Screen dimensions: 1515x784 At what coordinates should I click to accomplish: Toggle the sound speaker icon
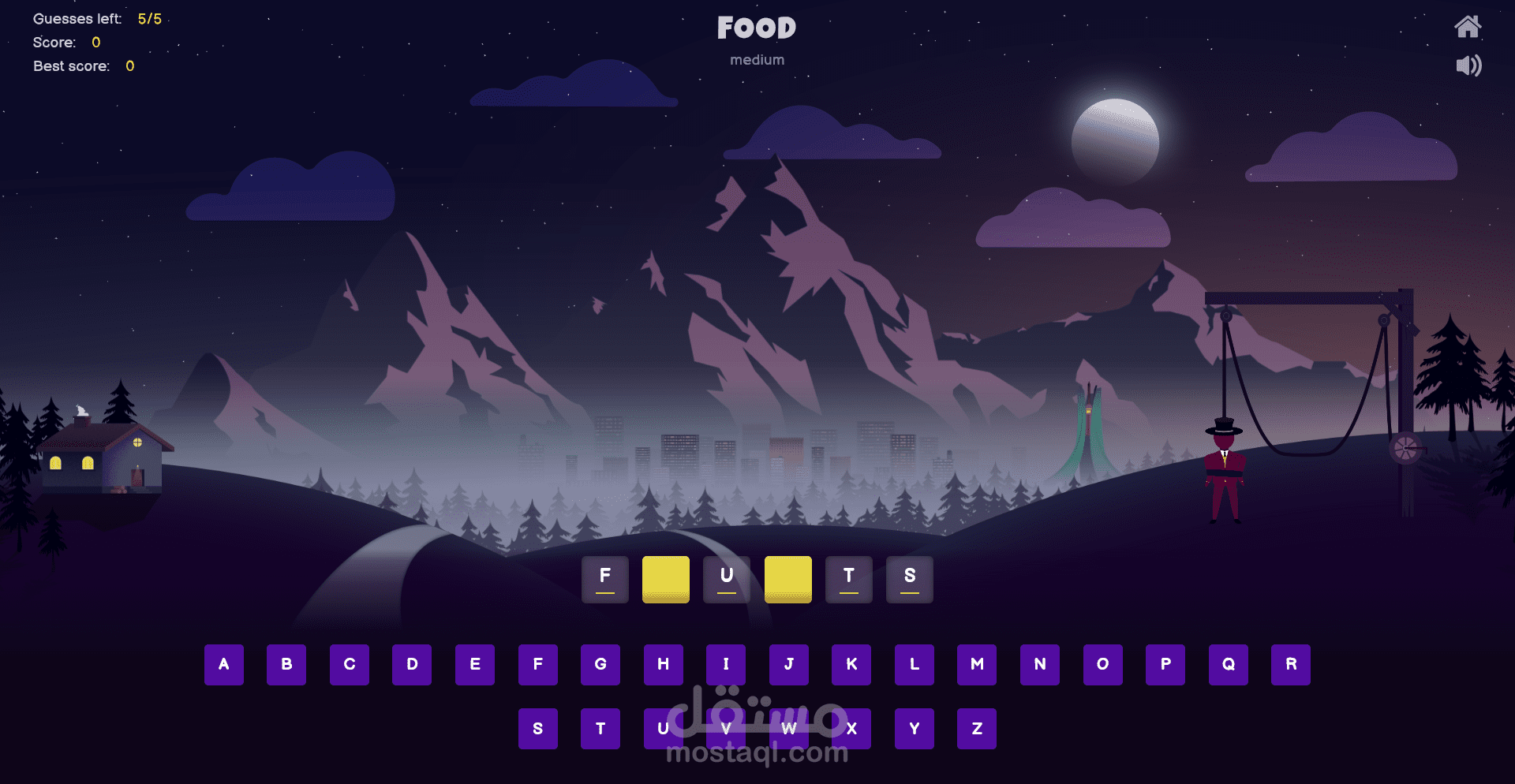coord(1468,65)
